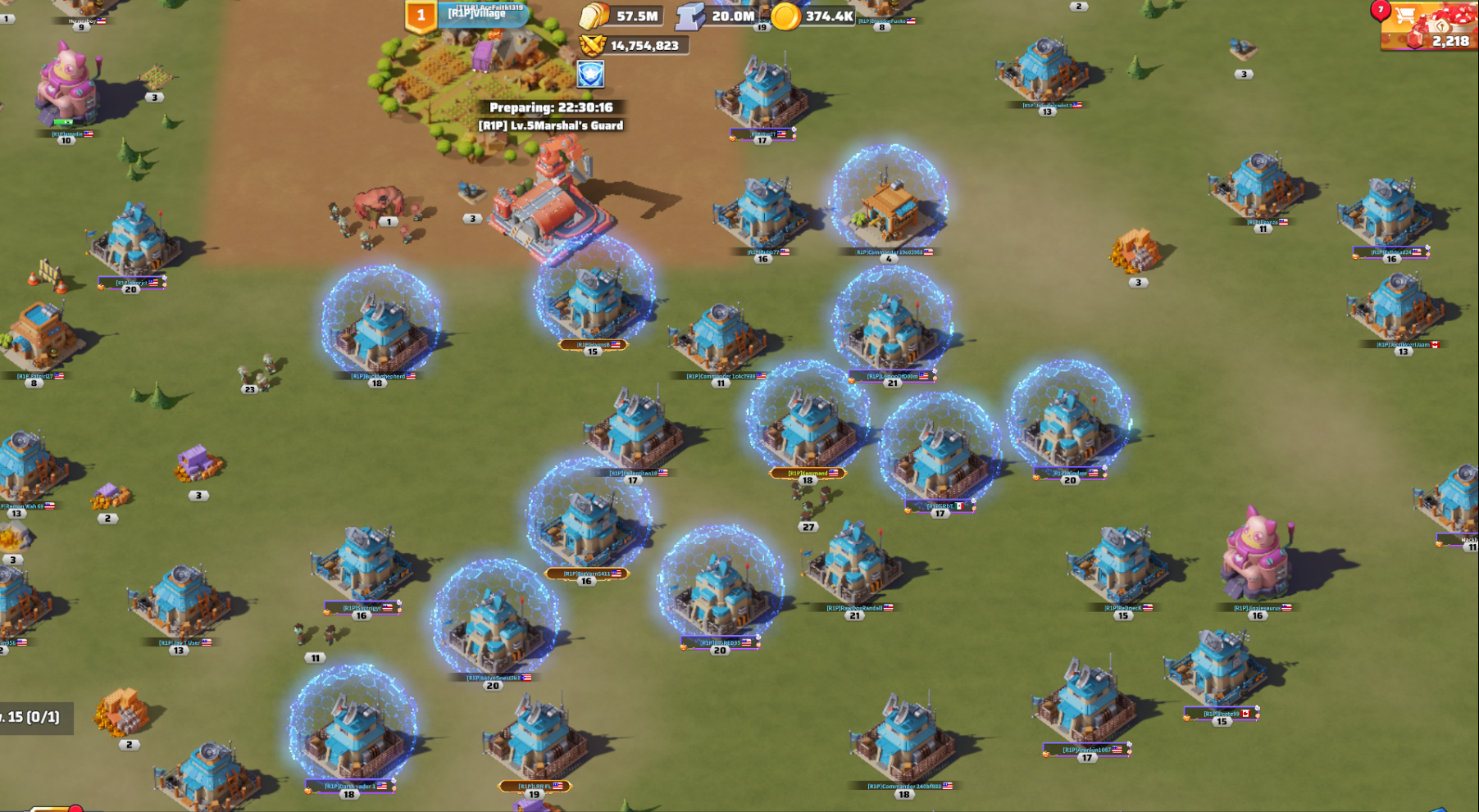
Task: Open the shop via the cart icon
Action: [1405, 16]
